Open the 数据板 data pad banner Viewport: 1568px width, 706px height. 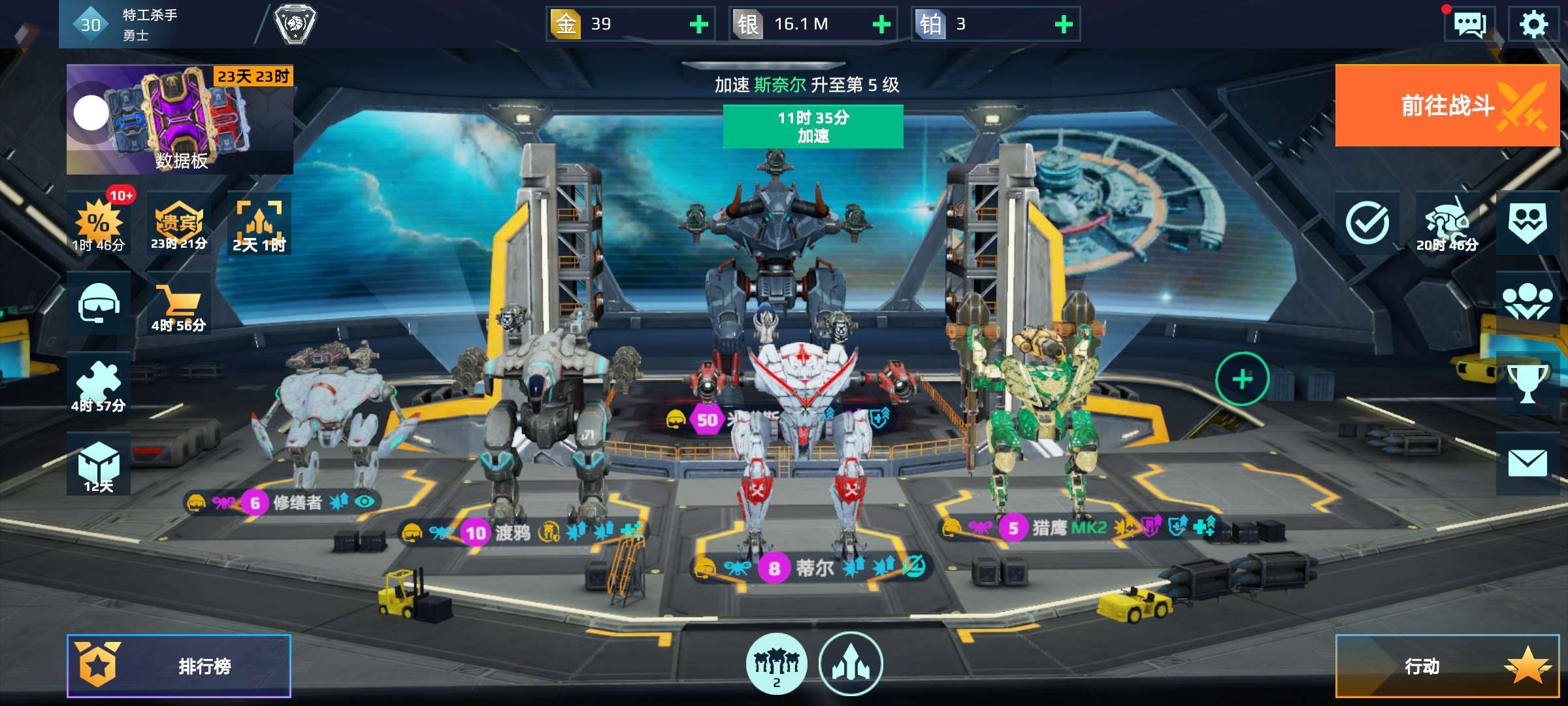[180, 120]
